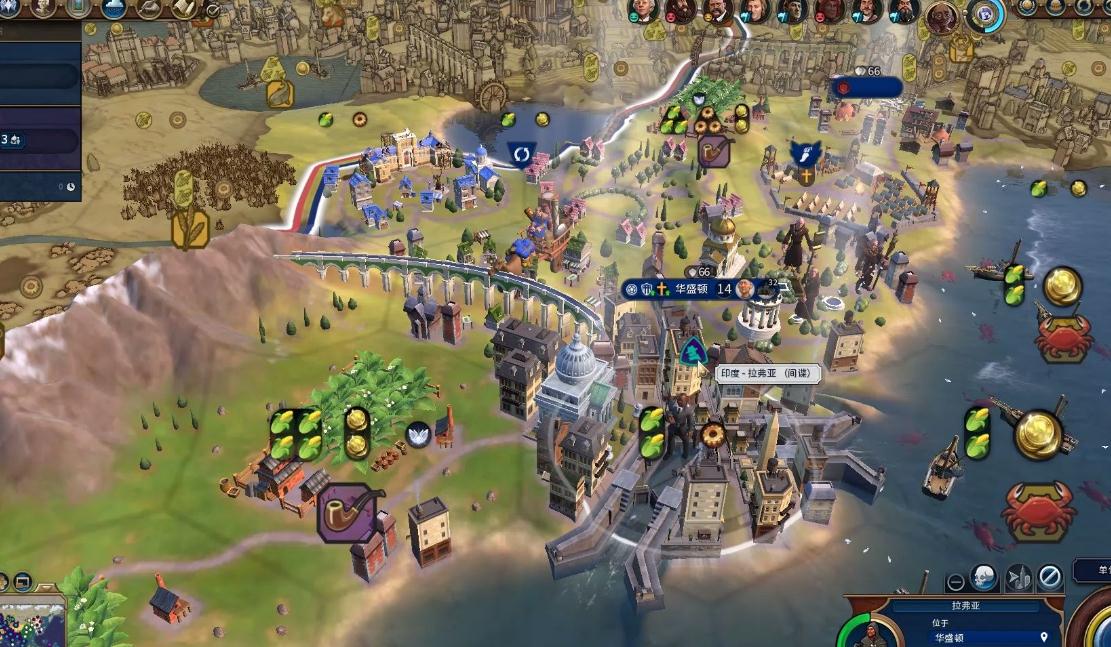Click the Washington location row in unit panel
Image resolution: width=1111 pixels, height=647 pixels.
pyautogui.click(x=960, y=637)
